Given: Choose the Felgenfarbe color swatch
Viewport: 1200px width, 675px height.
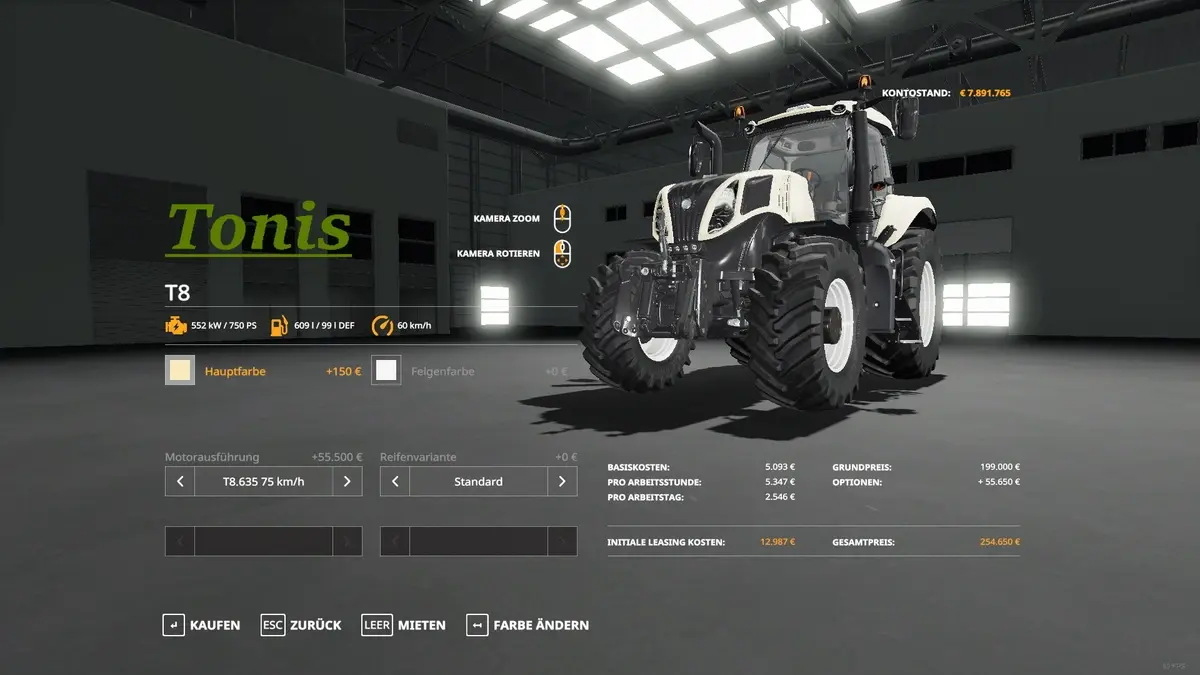Looking at the screenshot, I should click(386, 371).
